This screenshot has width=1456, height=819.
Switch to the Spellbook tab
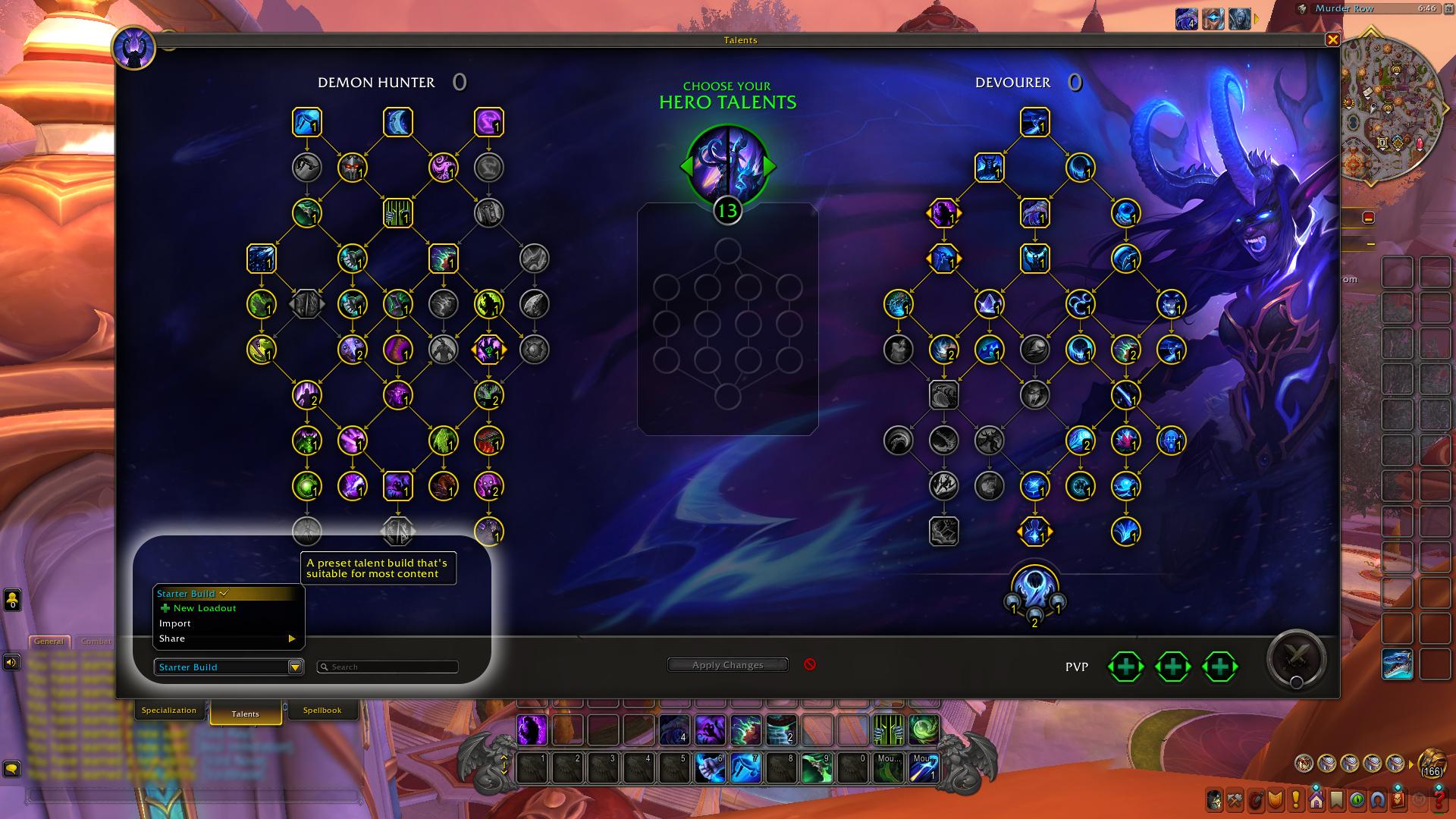(322, 711)
